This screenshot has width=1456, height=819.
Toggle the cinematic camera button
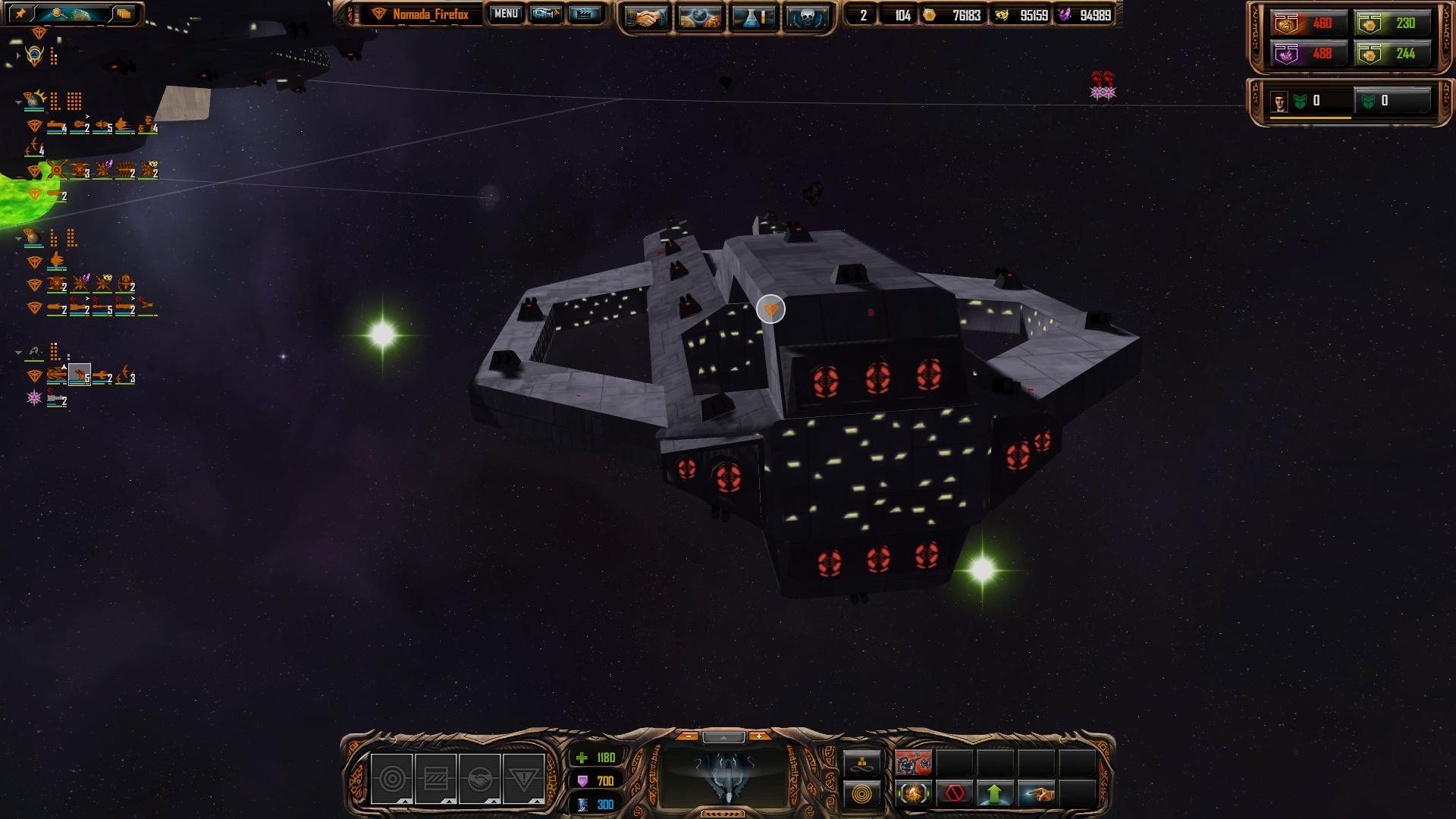[x=546, y=14]
